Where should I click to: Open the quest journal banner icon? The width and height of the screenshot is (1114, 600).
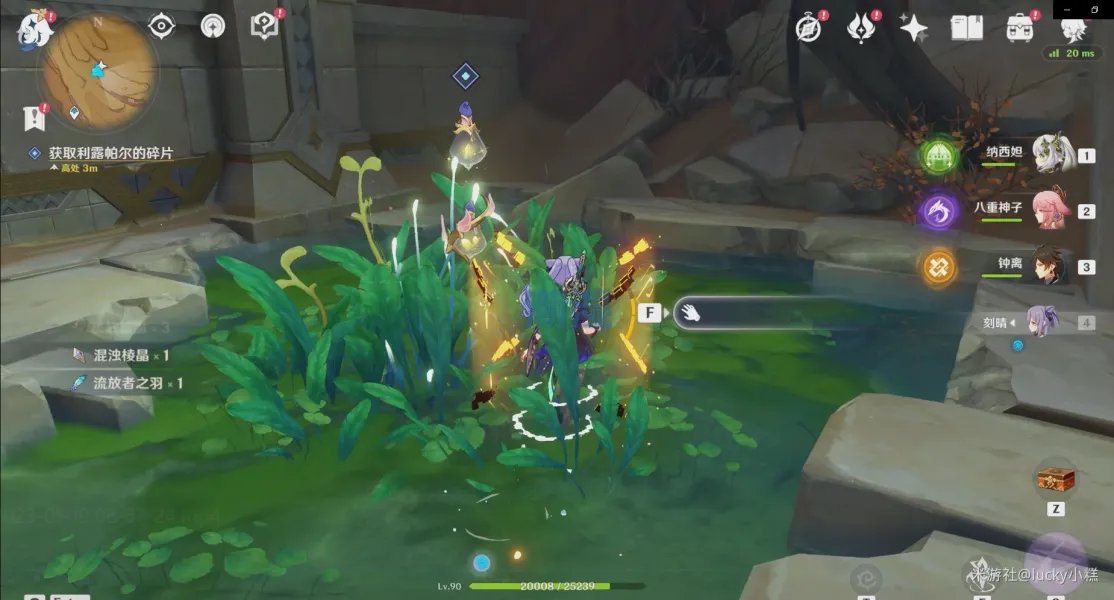[x=35, y=118]
